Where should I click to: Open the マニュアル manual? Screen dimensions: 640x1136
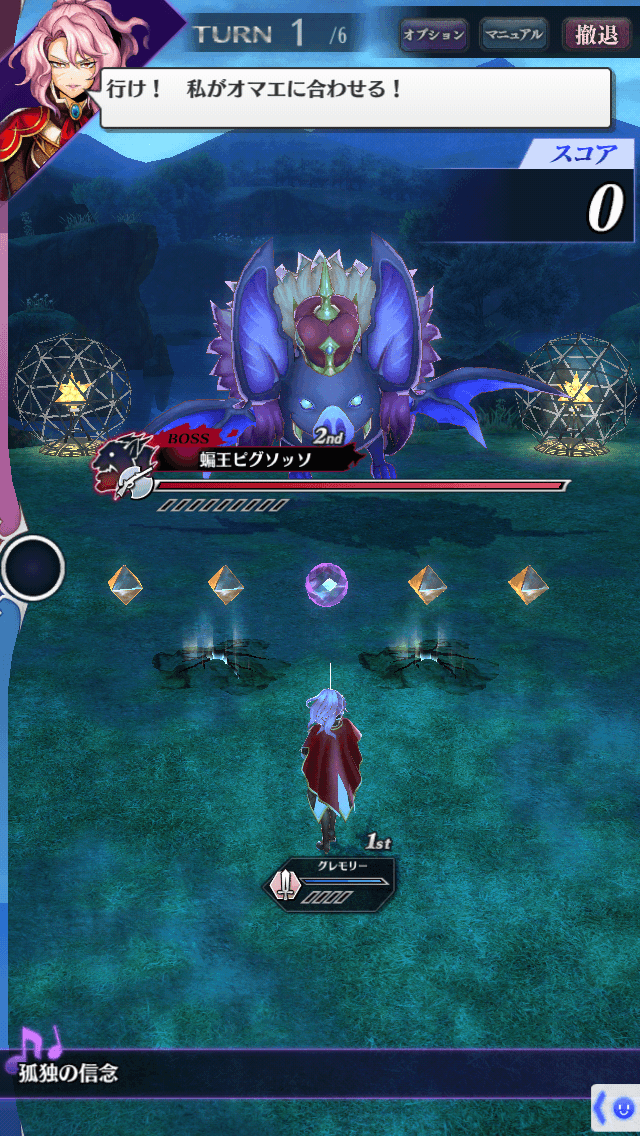[513, 35]
